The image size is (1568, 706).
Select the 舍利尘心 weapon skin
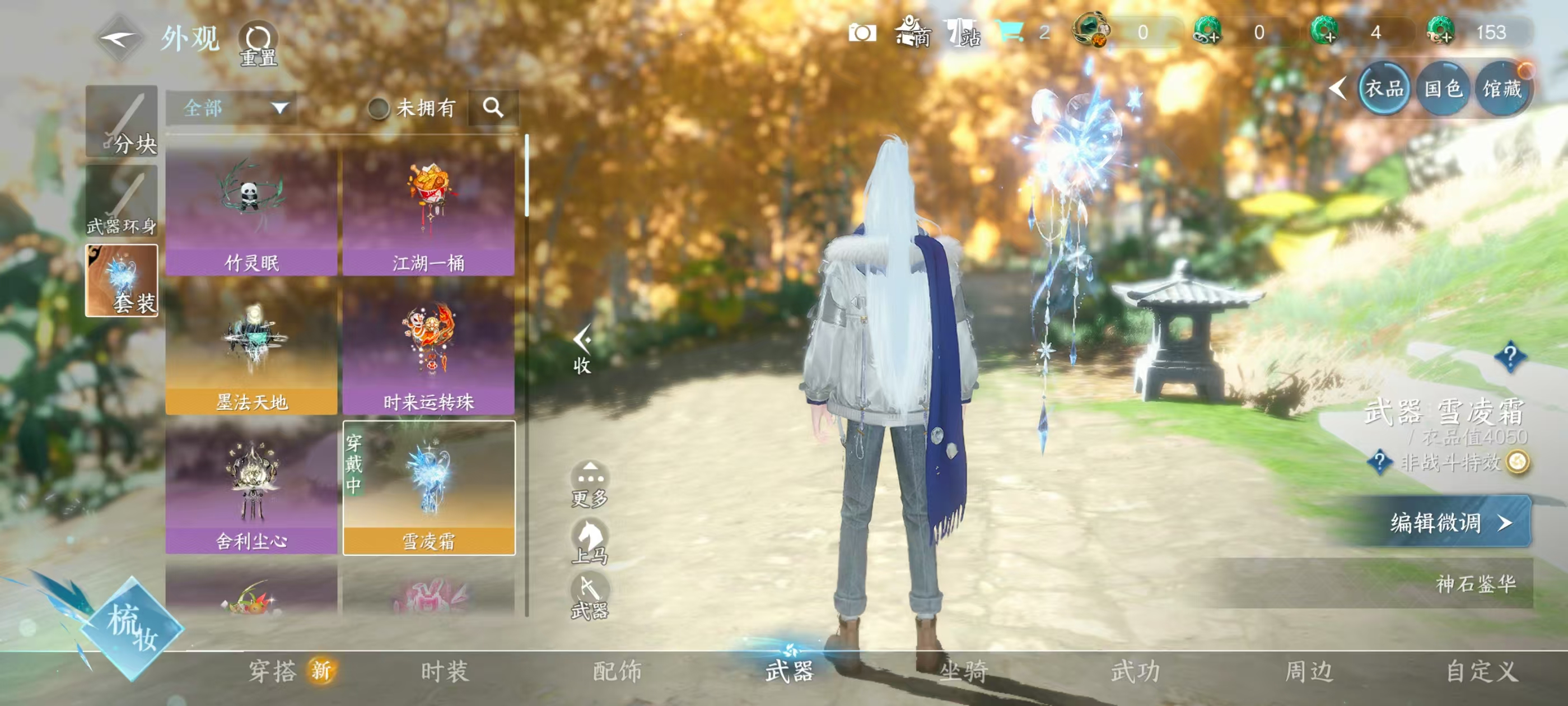(251, 490)
